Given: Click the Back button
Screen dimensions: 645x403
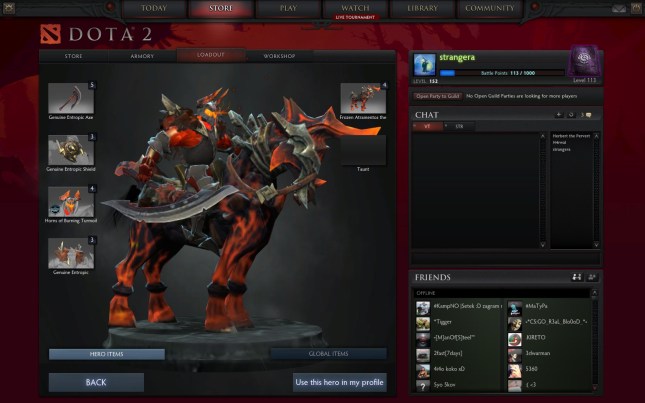Looking at the screenshot, I should [x=96, y=382].
